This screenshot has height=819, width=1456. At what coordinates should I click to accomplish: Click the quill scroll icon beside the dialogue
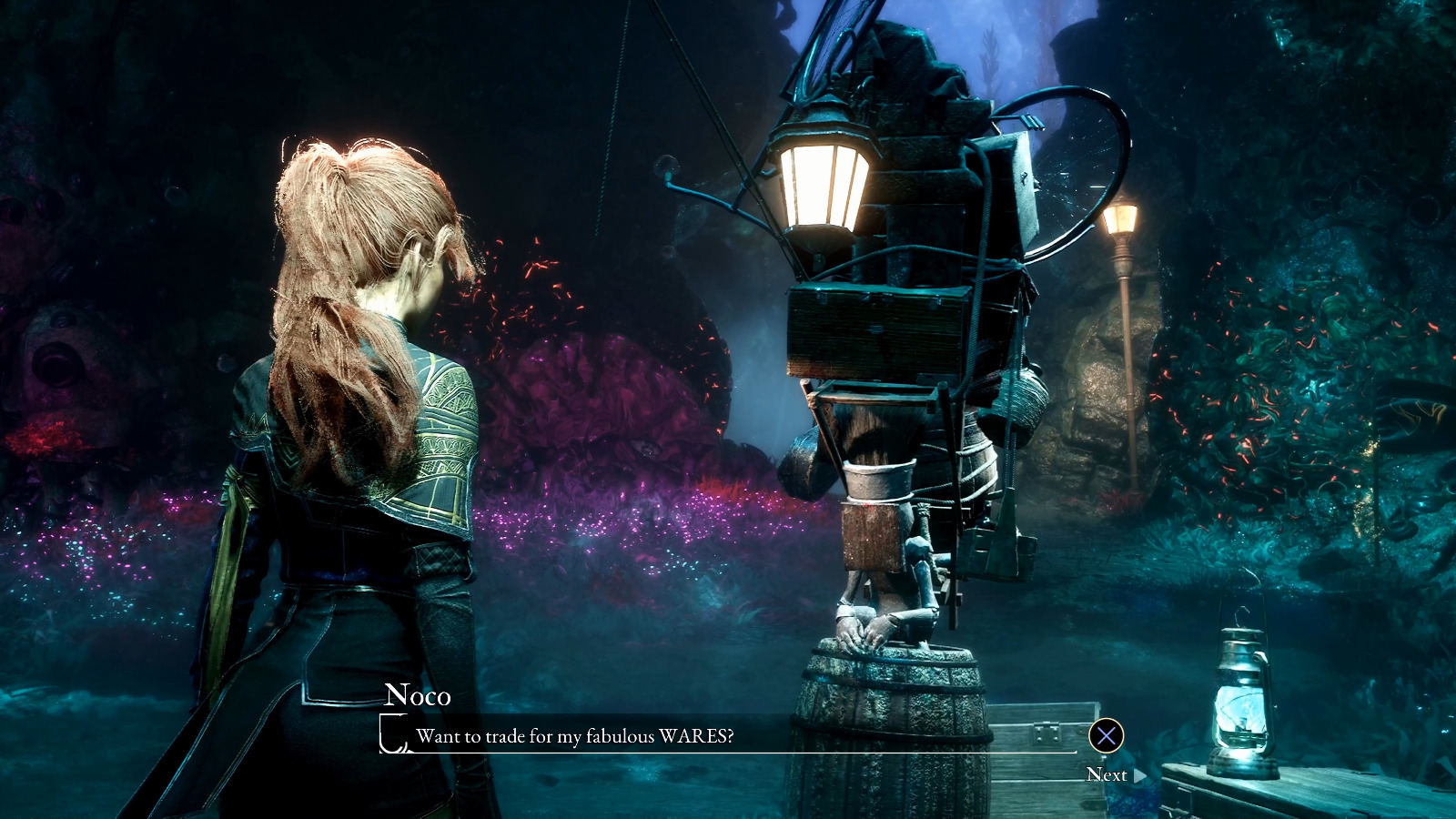coord(391,735)
